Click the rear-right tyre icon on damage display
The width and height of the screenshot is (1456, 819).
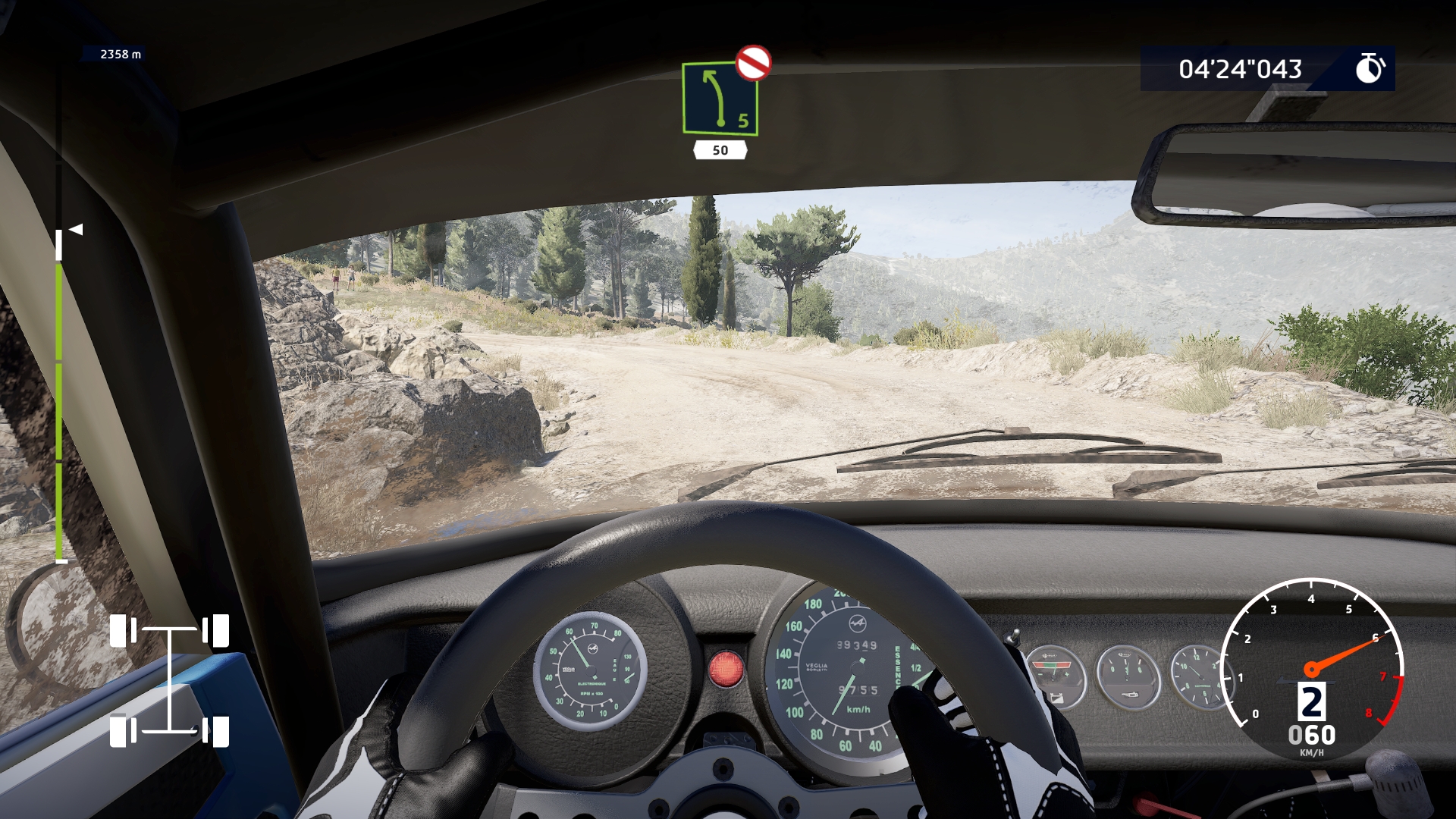[221, 732]
